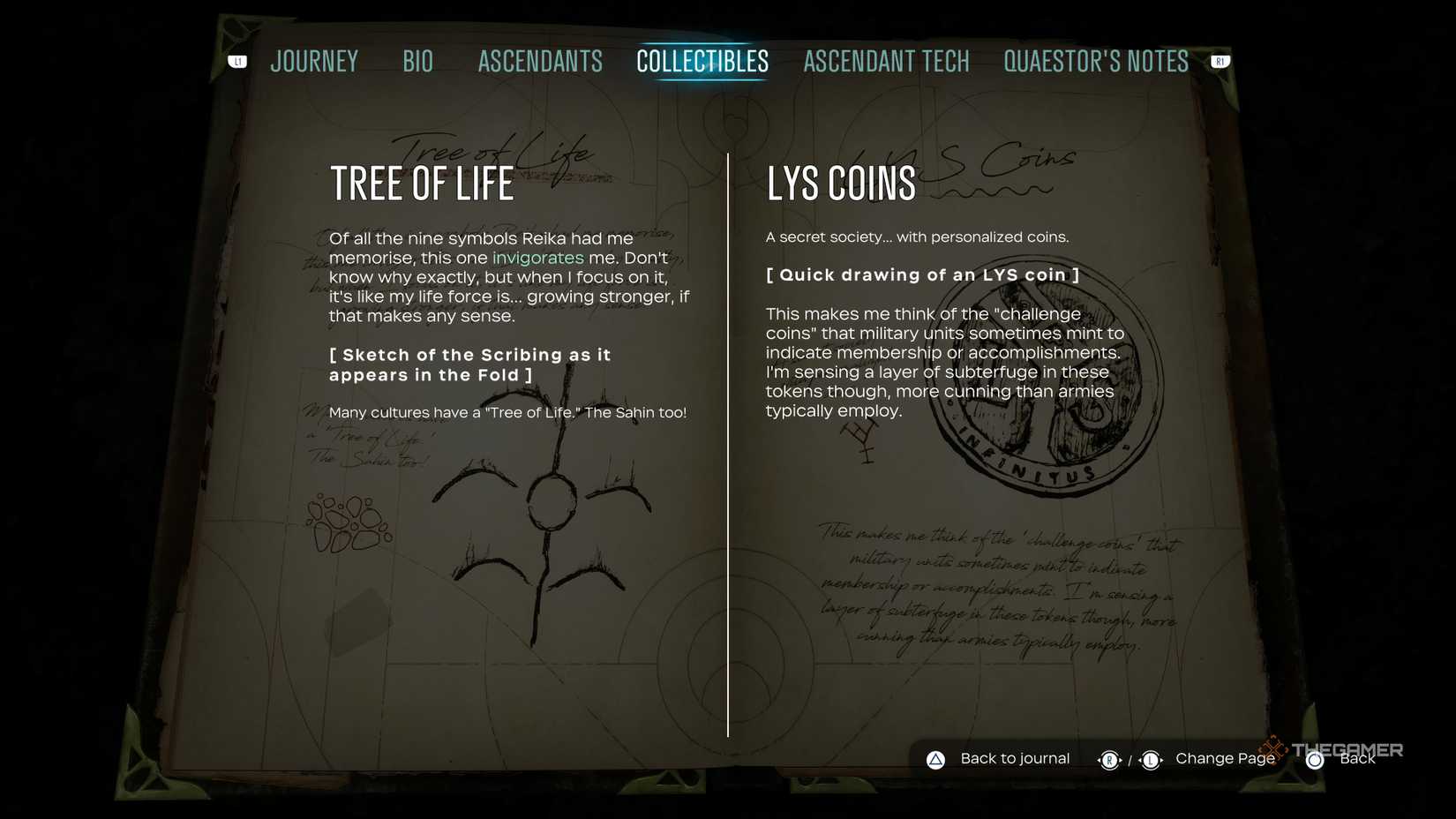Click the highlighted word invigorates
This screenshot has width=1456, height=819.
point(537,258)
